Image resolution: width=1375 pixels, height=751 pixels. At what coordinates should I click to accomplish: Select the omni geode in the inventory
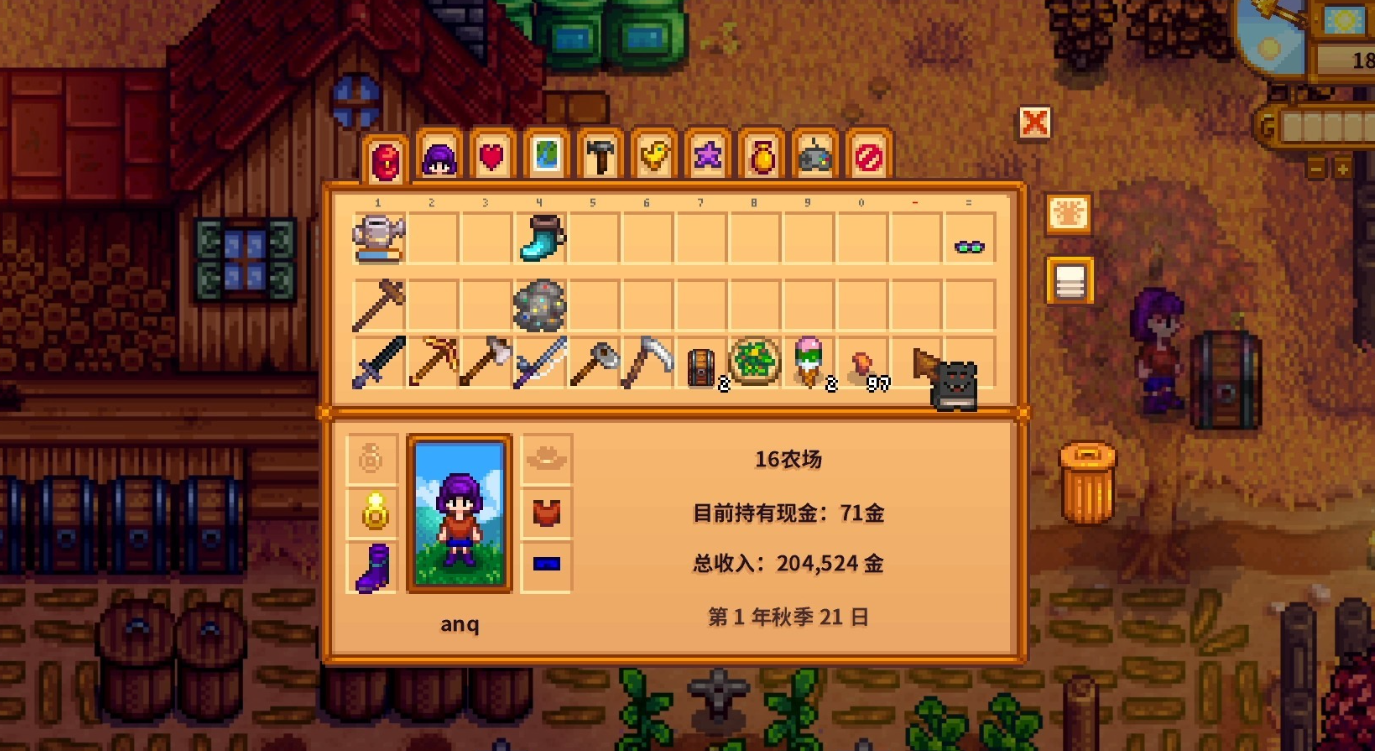click(540, 305)
